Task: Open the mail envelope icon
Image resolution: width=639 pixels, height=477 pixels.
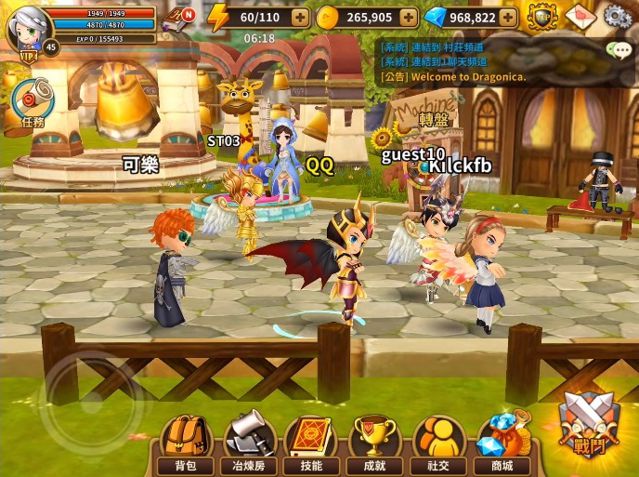Action: click(x=580, y=17)
